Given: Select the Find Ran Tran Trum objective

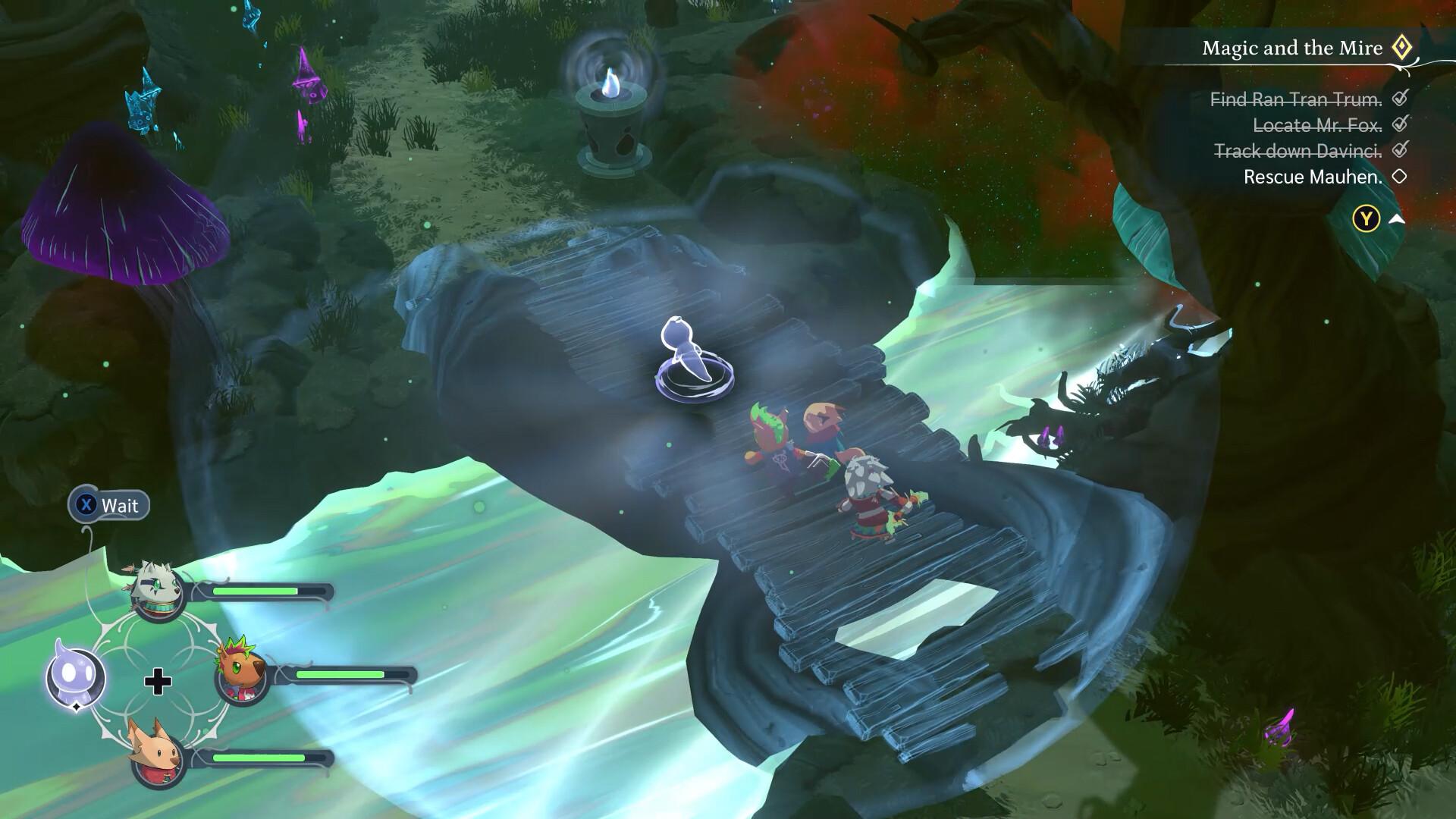Looking at the screenshot, I should pyautogui.click(x=1296, y=99).
